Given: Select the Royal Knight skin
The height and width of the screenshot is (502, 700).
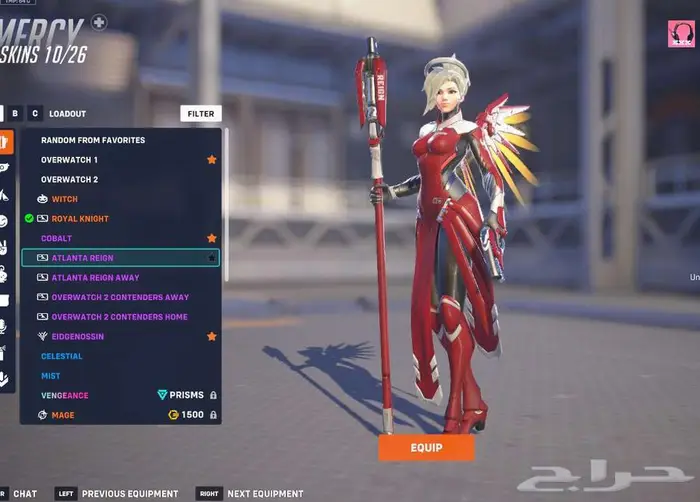Looking at the screenshot, I should [x=80, y=219].
